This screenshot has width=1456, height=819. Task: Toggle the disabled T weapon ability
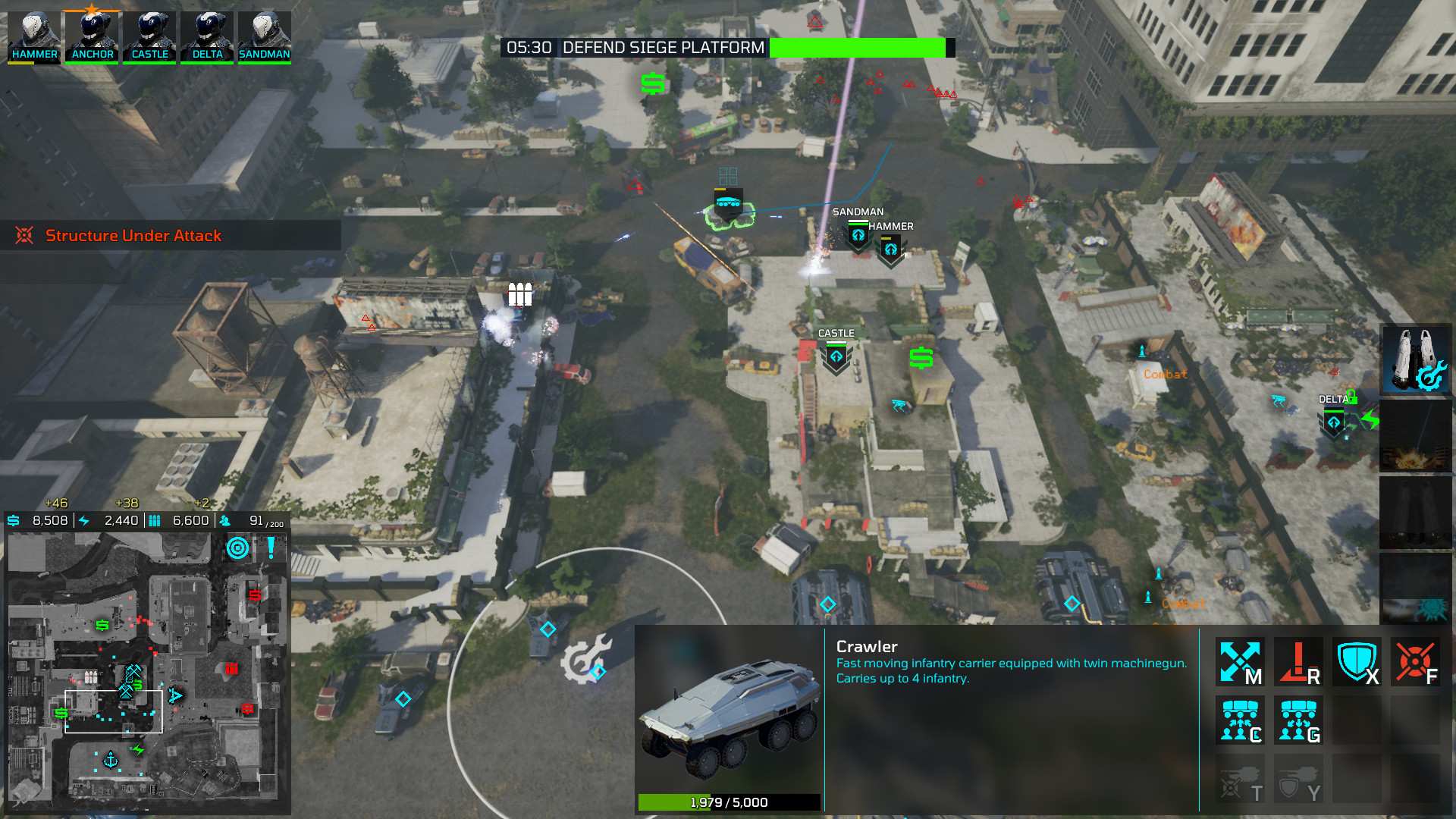[x=1241, y=781]
